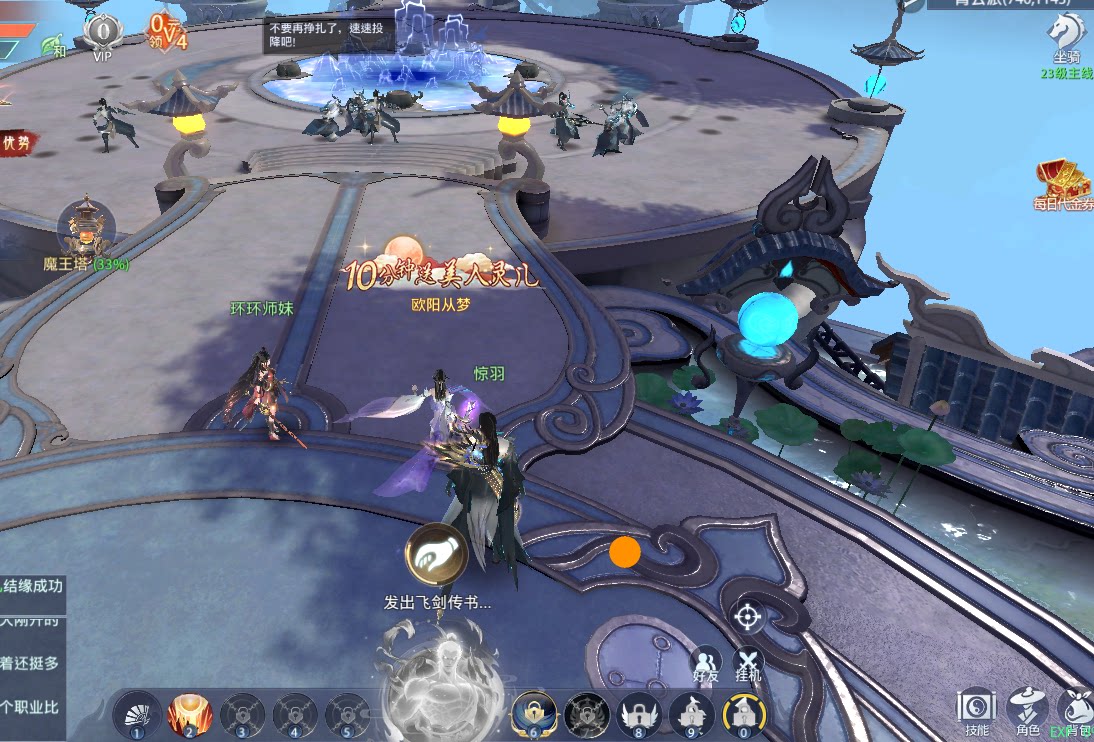
Task: Tap the white spirit figure orb
Action: (440, 670)
